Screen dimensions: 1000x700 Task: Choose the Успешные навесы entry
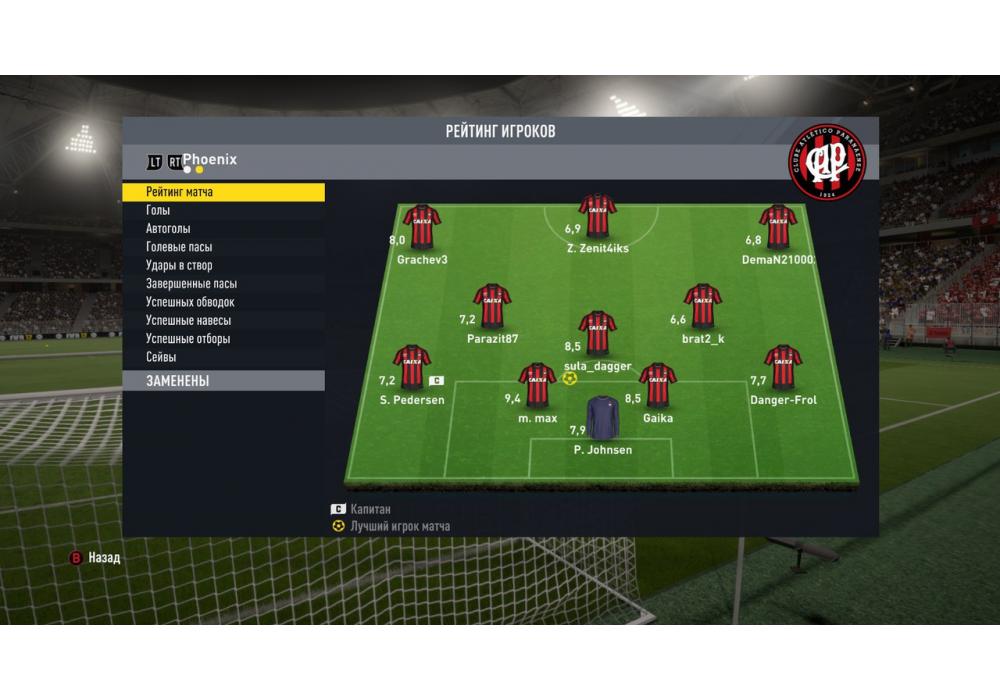[x=223, y=320]
